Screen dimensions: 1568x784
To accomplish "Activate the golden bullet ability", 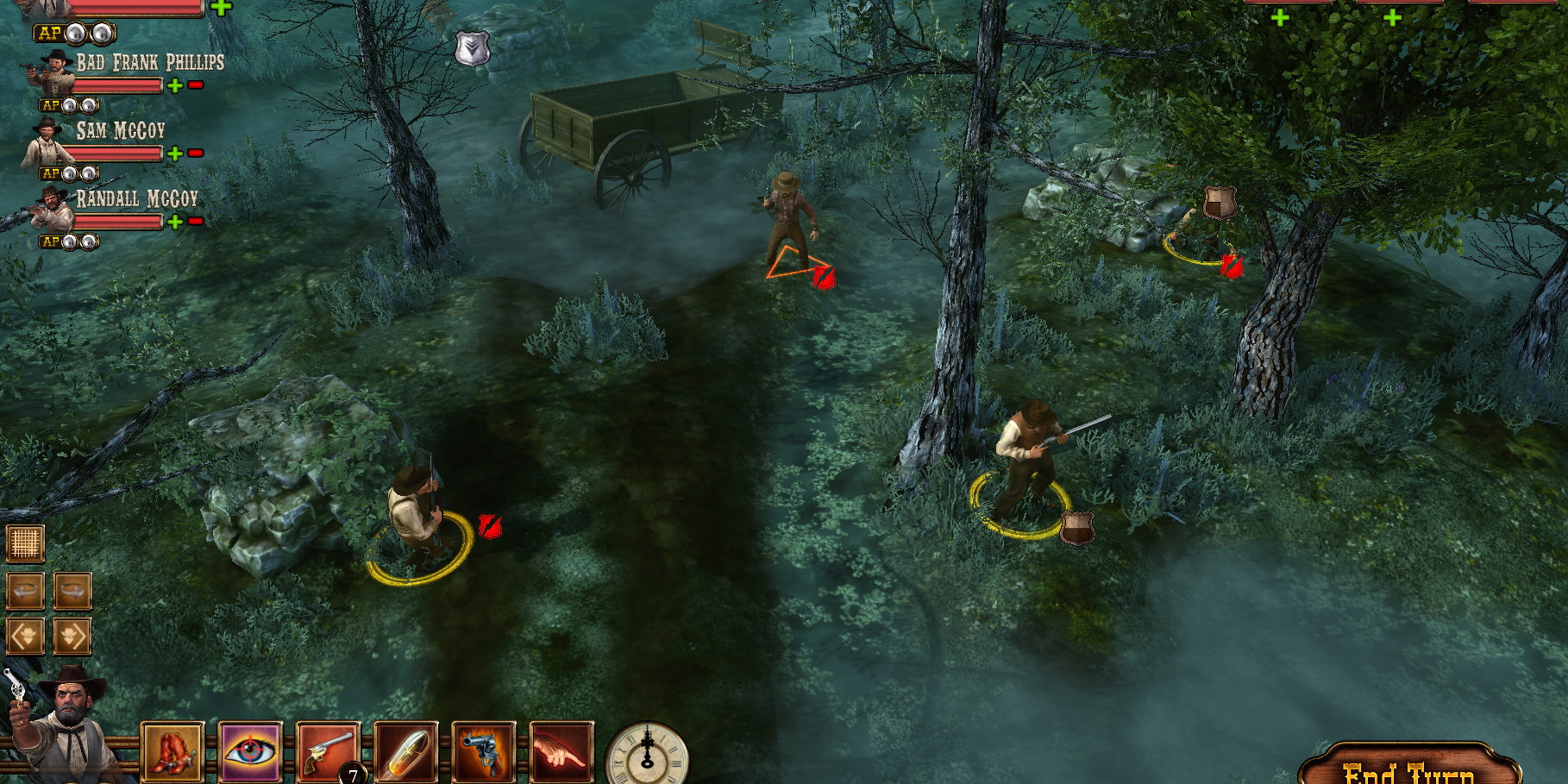I will click(405, 751).
